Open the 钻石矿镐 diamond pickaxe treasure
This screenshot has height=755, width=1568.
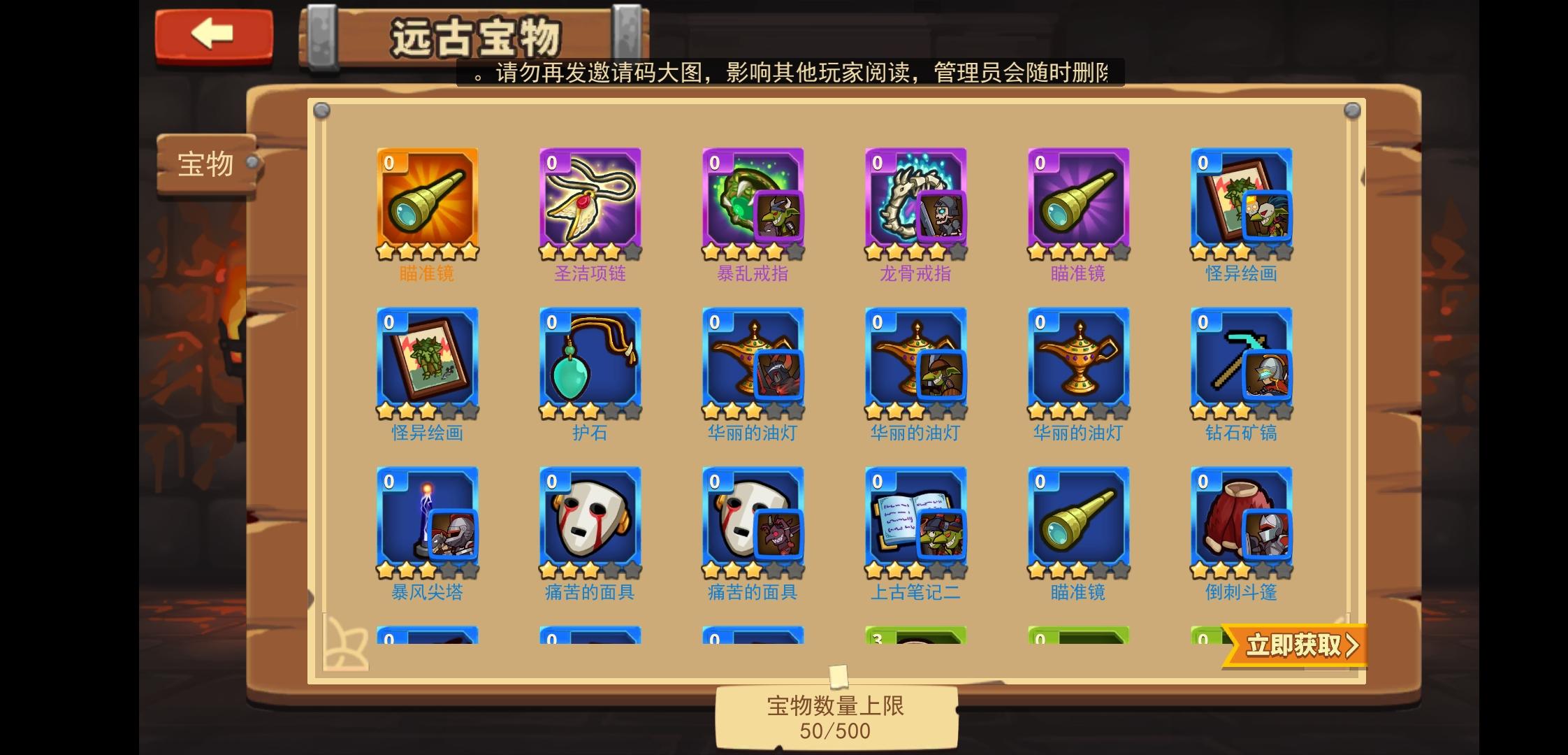pyautogui.click(x=1241, y=362)
